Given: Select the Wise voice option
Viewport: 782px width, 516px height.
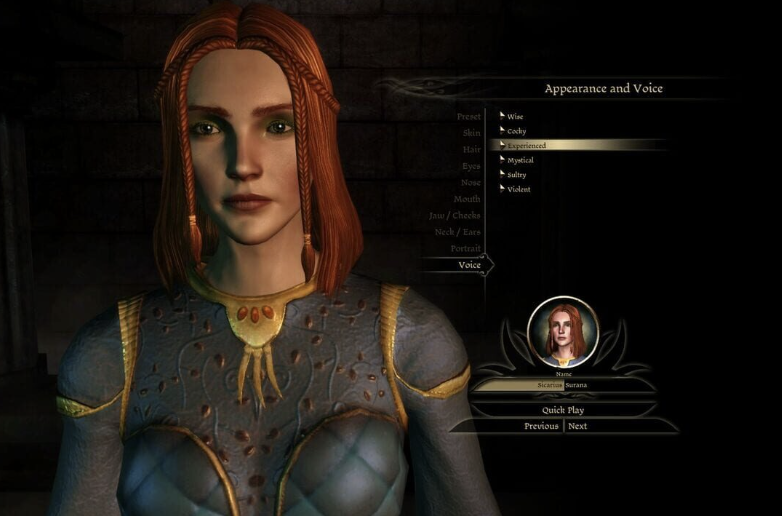Looking at the screenshot, I should [x=515, y=117].
